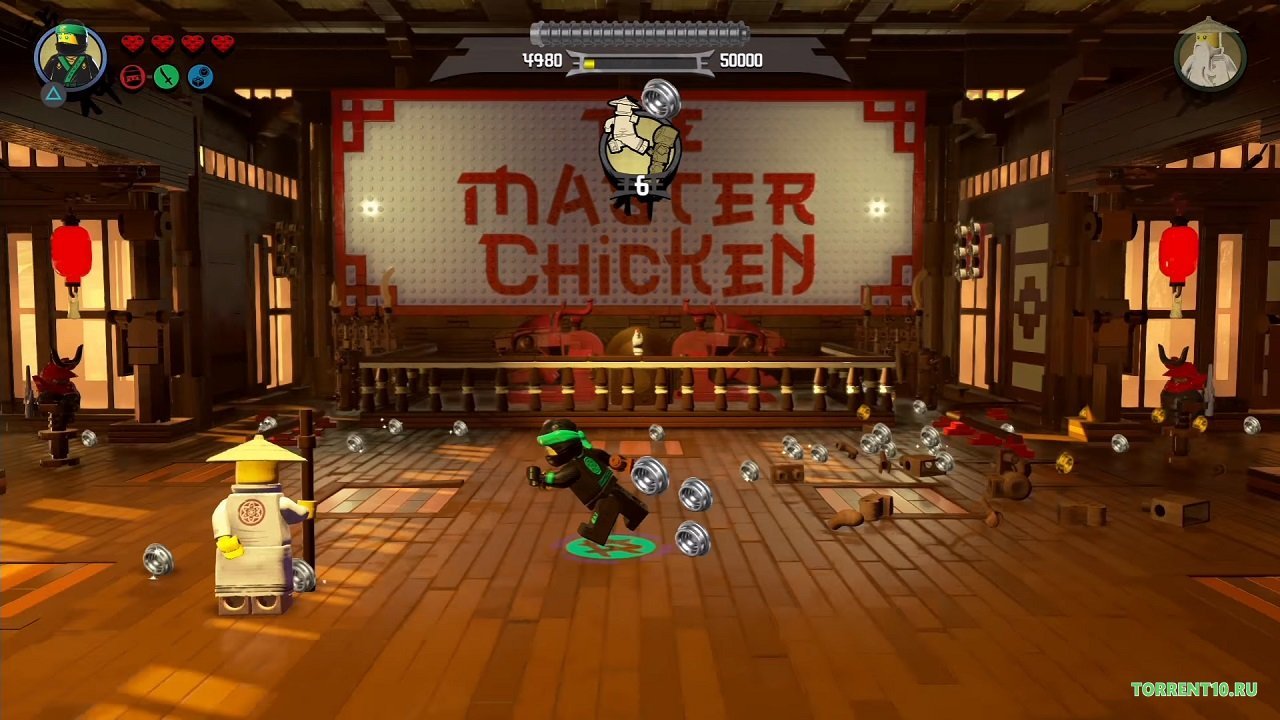Click the yellow progress segment on stud bar
Screen dimensions: 1280x720
pos(588,62)
